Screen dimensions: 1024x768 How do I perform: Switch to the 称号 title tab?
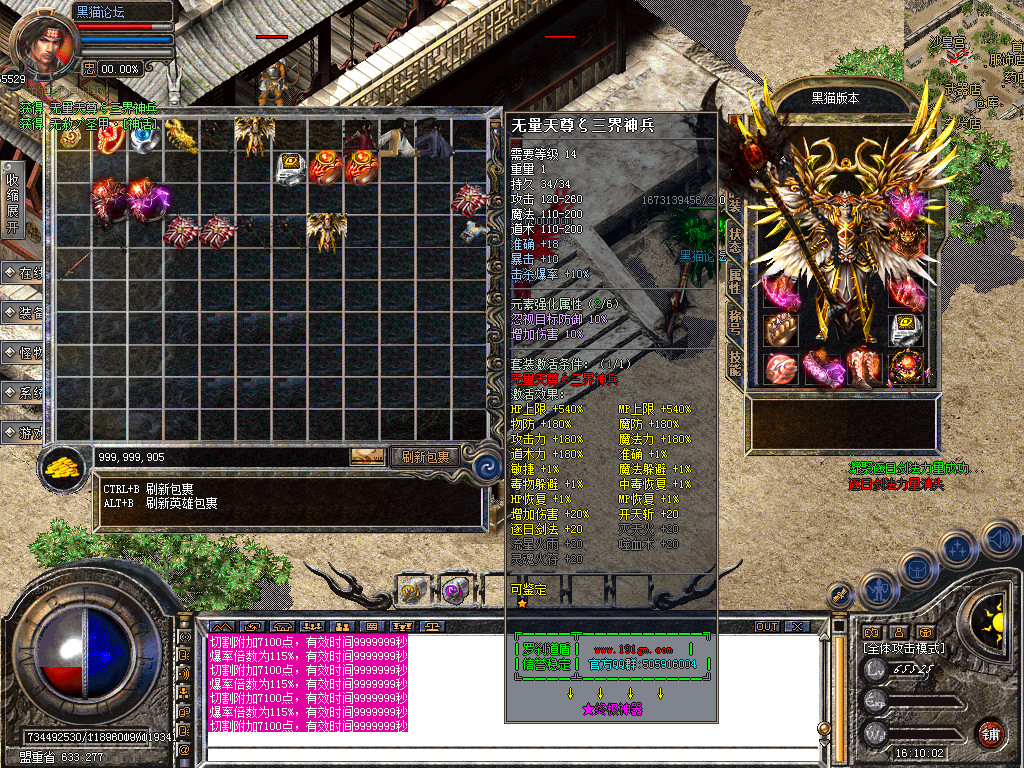[735, 323]
